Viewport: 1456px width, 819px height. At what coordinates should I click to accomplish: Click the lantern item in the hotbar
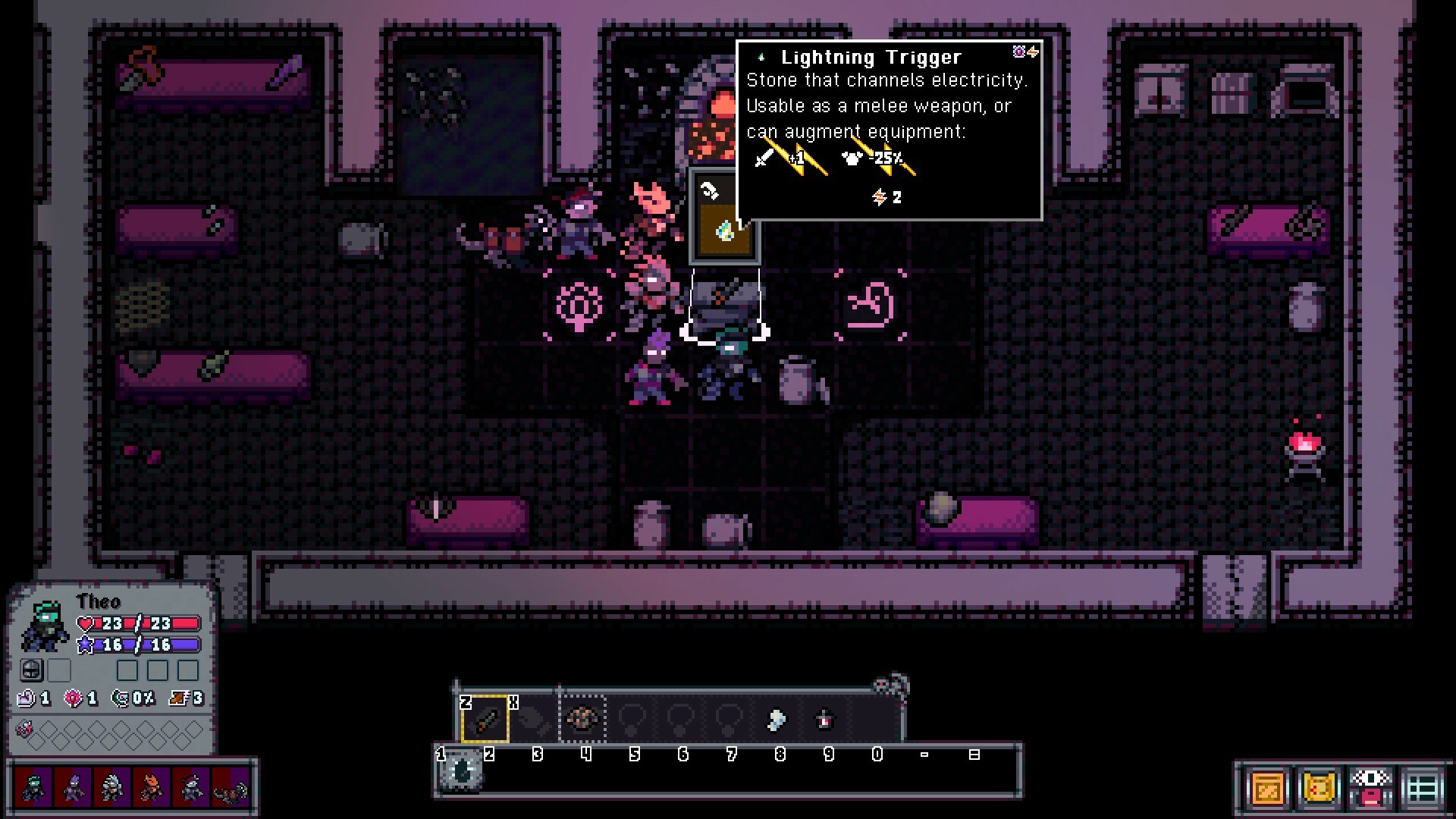click(x=824, y=720)
